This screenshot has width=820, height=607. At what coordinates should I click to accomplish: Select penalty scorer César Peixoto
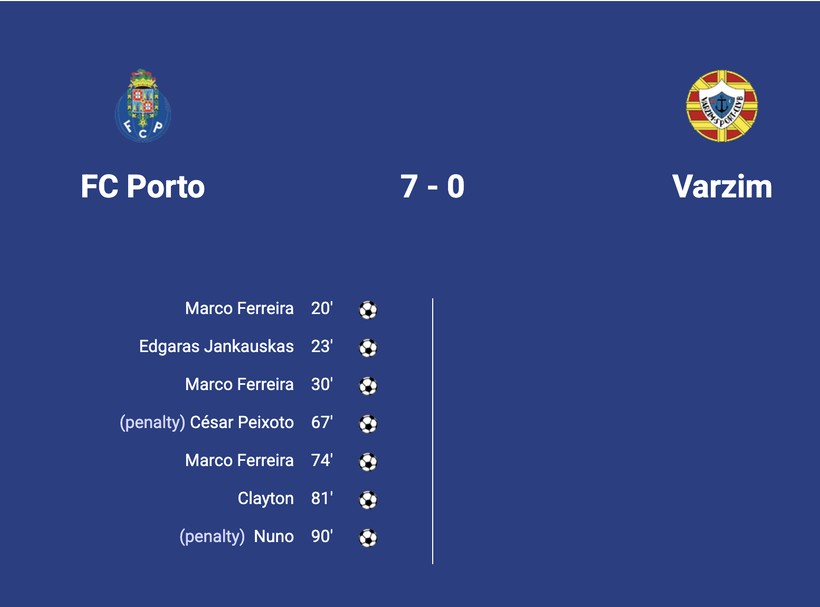(x=241, y=423)
